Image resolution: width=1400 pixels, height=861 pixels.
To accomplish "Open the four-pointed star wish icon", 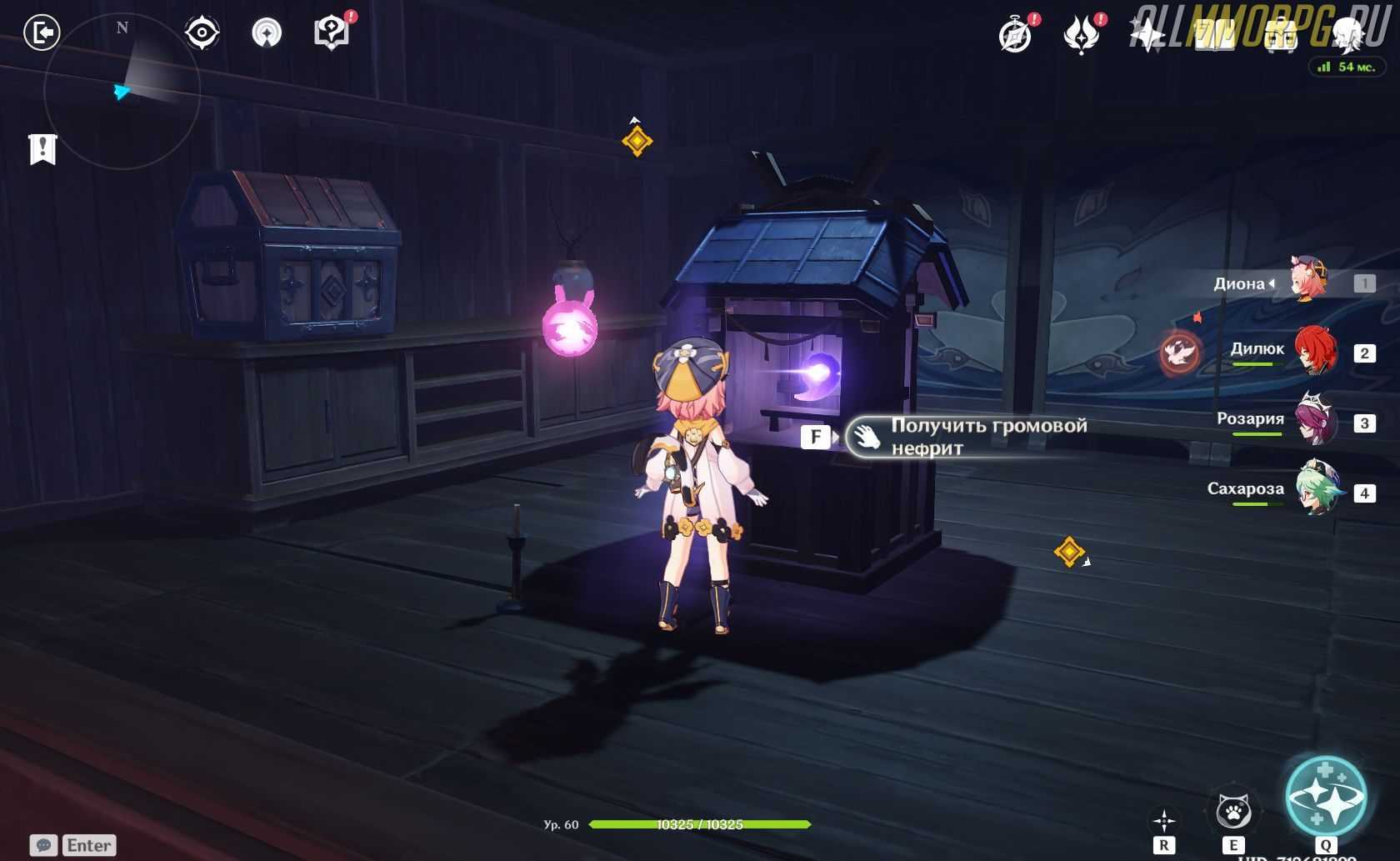I will click(x=1147, y=35).
